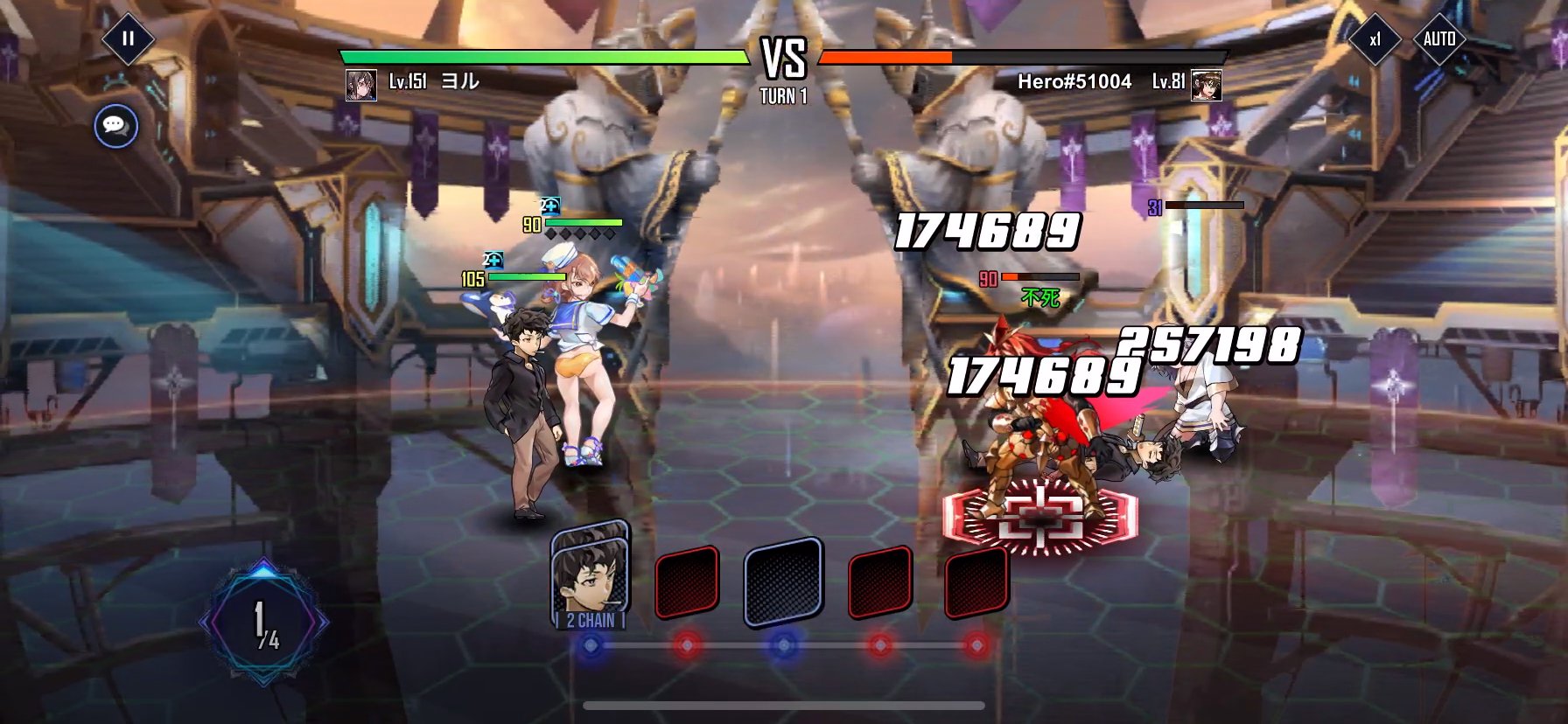Toggle the AUTO battle mode
This screenshot has height=724, width=1568.
tap(1441, 38)
